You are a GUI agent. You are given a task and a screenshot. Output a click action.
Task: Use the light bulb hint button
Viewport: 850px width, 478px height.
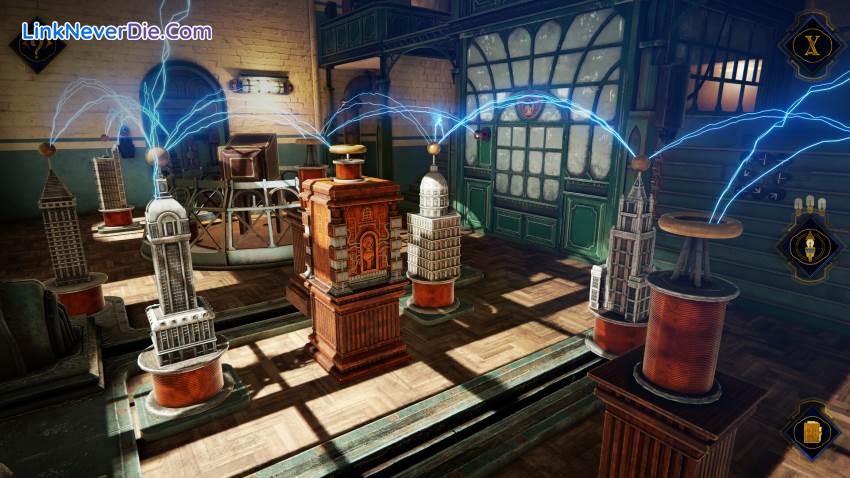tap(810, 243)
